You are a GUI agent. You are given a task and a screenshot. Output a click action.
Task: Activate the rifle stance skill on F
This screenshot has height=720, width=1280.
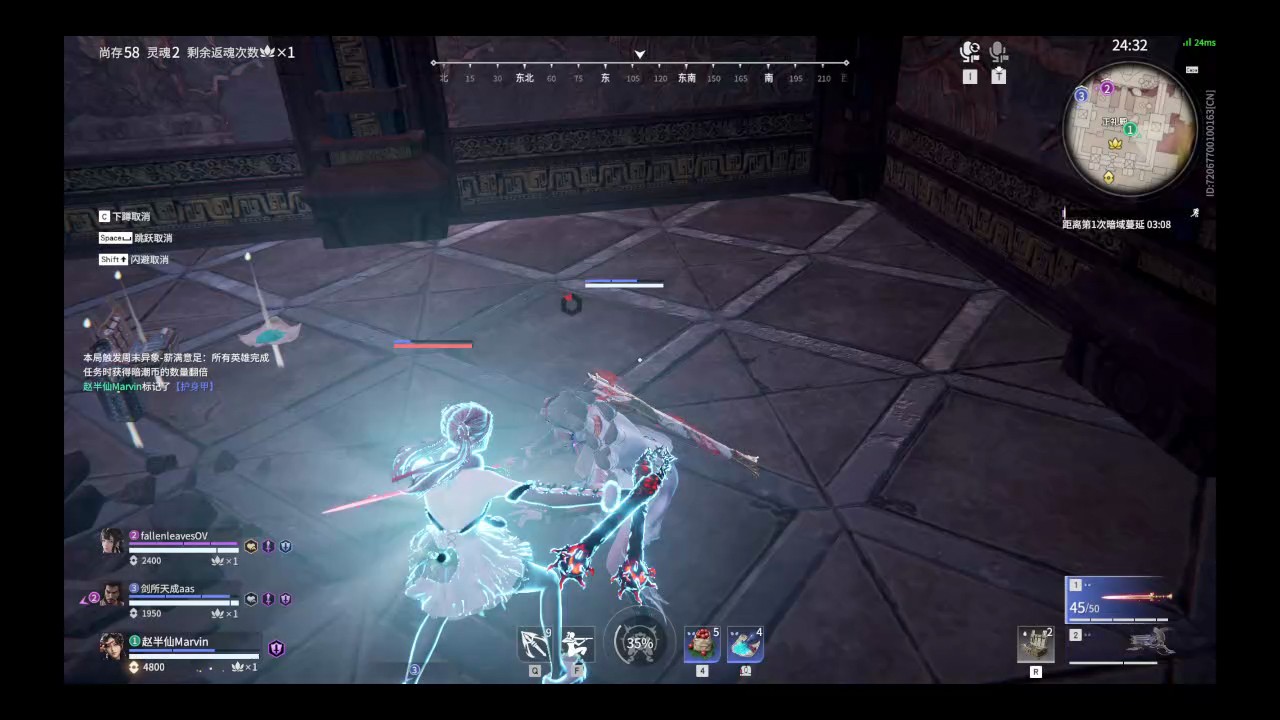577,642
